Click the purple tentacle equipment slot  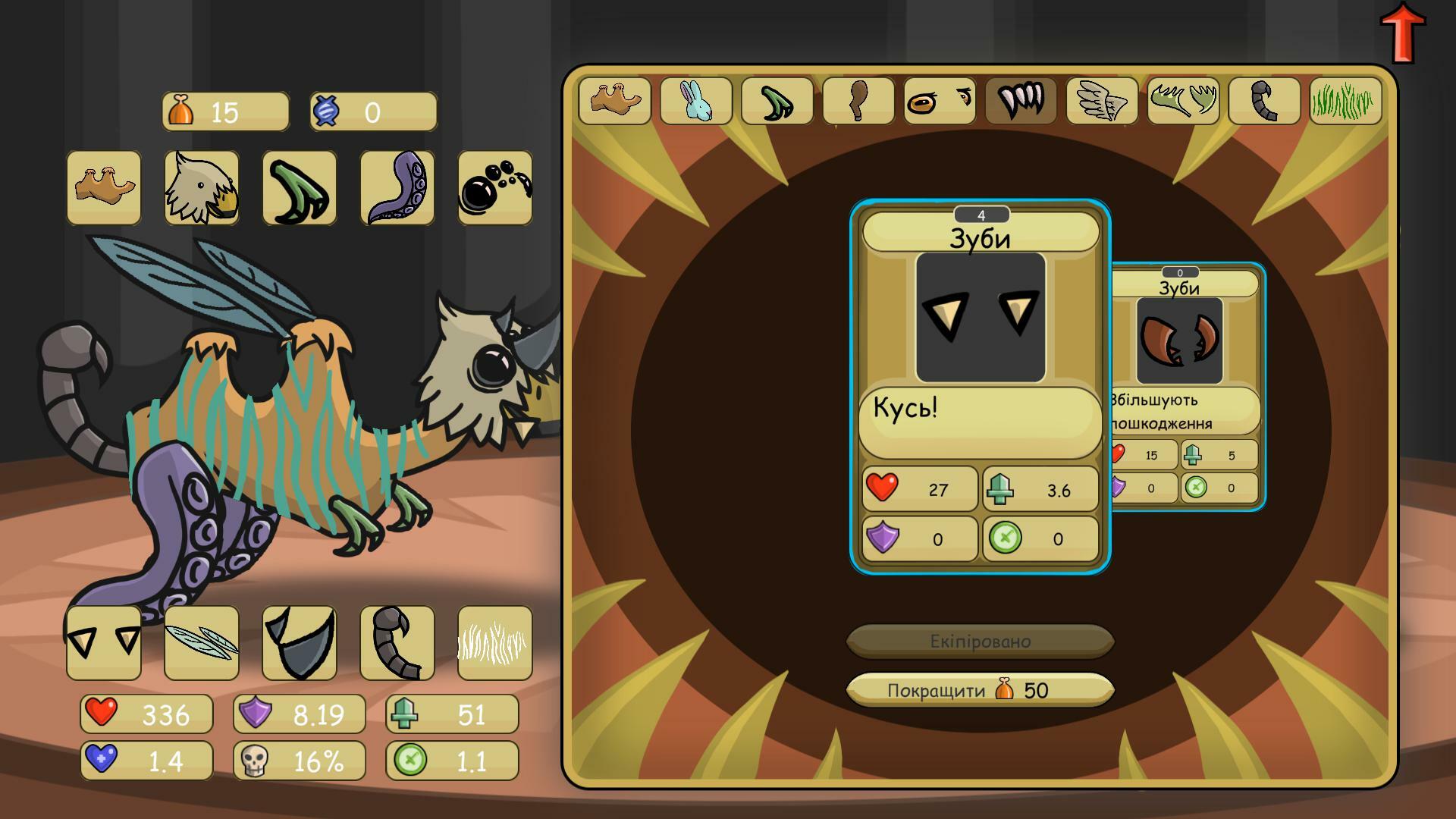tap(397, 188)
